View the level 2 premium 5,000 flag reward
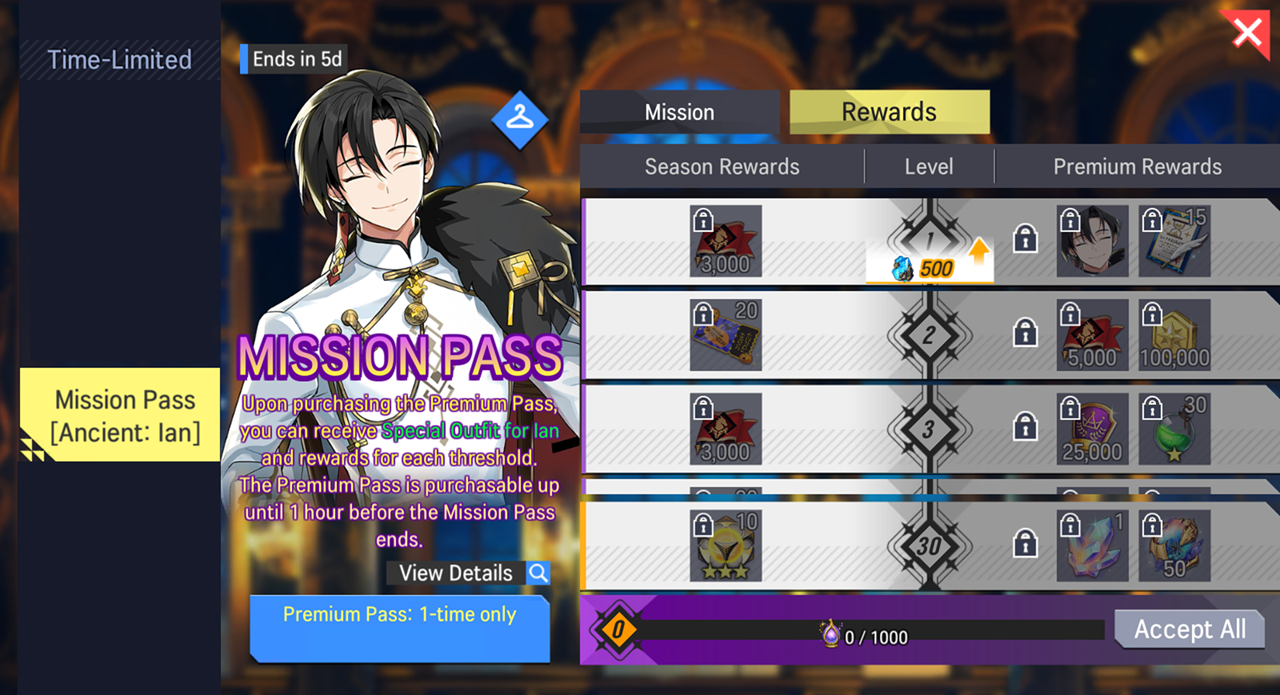 tap(1093, 335)
